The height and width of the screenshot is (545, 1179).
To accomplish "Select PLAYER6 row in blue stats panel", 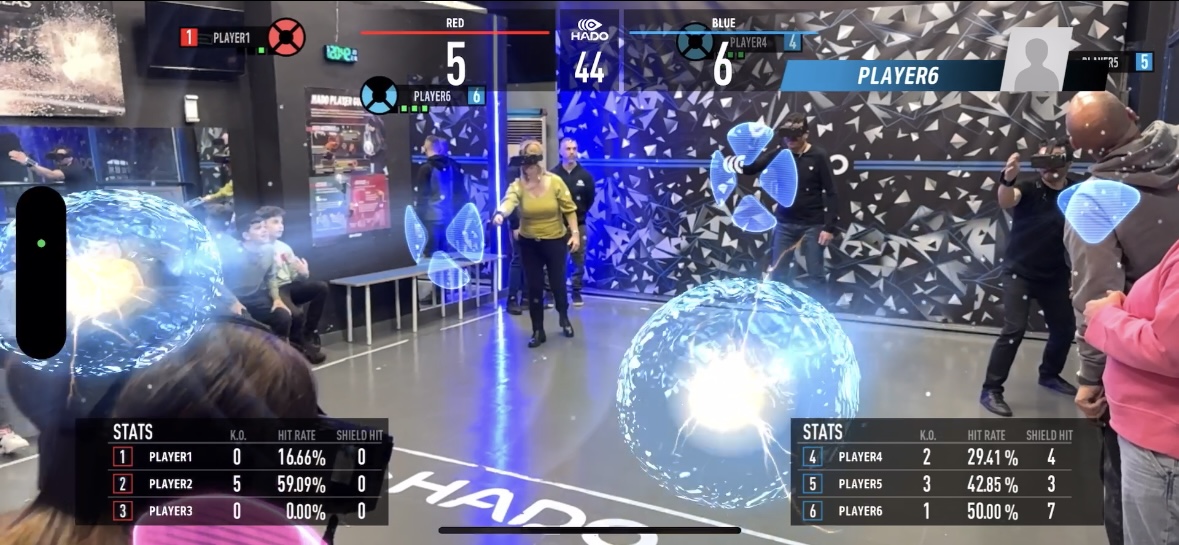I will click(x=940, y=511).
